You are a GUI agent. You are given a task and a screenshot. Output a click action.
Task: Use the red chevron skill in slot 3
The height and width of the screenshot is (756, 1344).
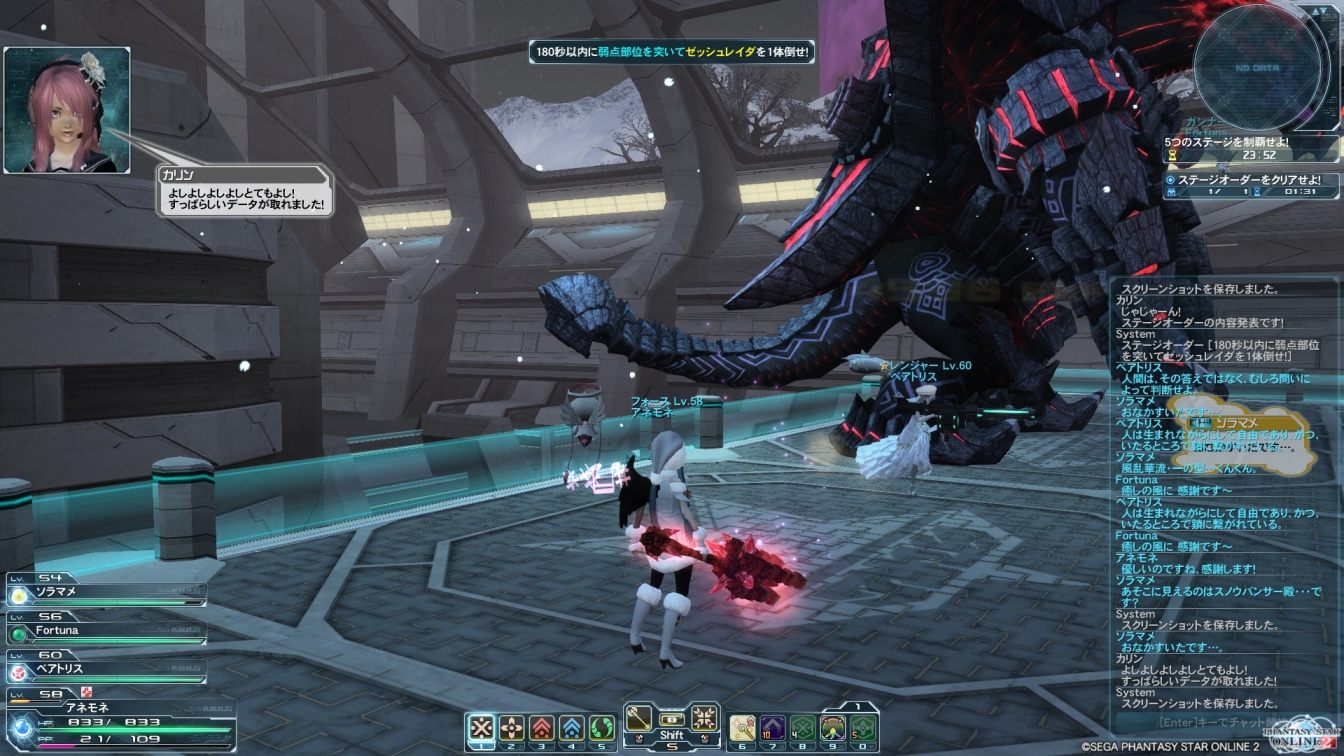coord(542,727)
